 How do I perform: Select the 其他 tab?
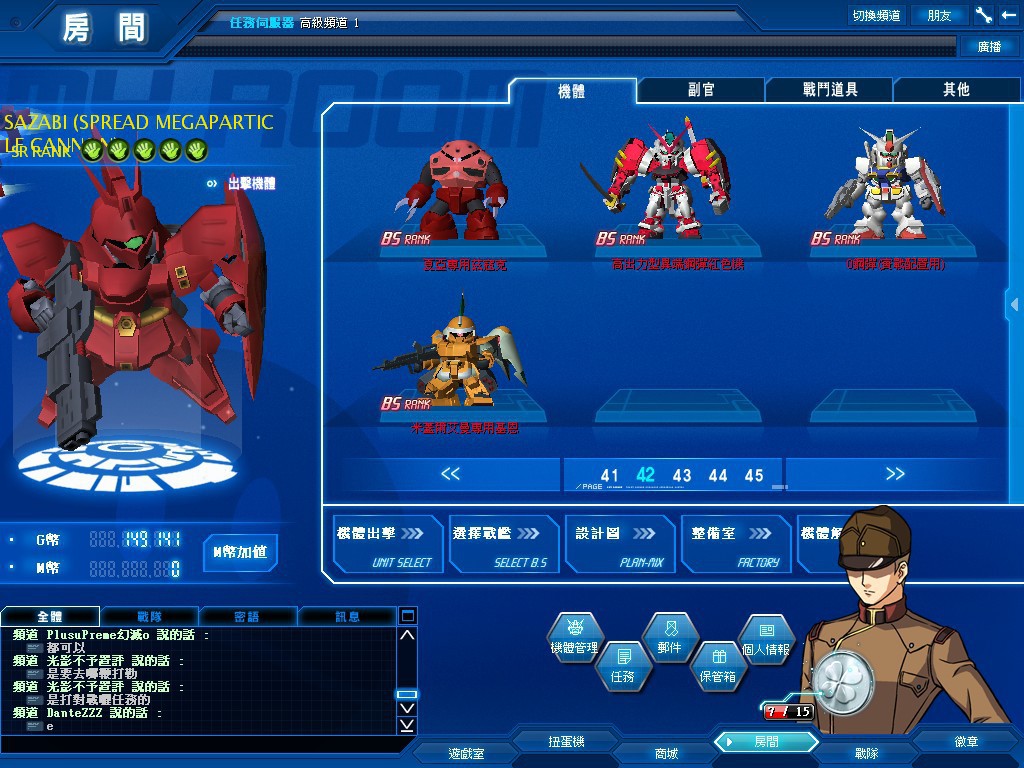coord(956,90)
